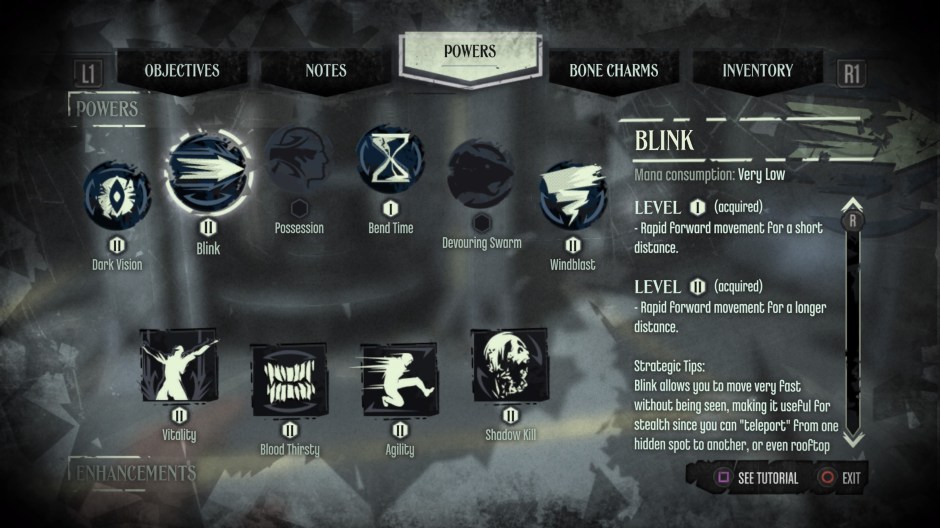Image resolution: width=940 pixels, height=528 pixels.
Task: Switch to the Objectives tab
Action: (x=182, y=71)
